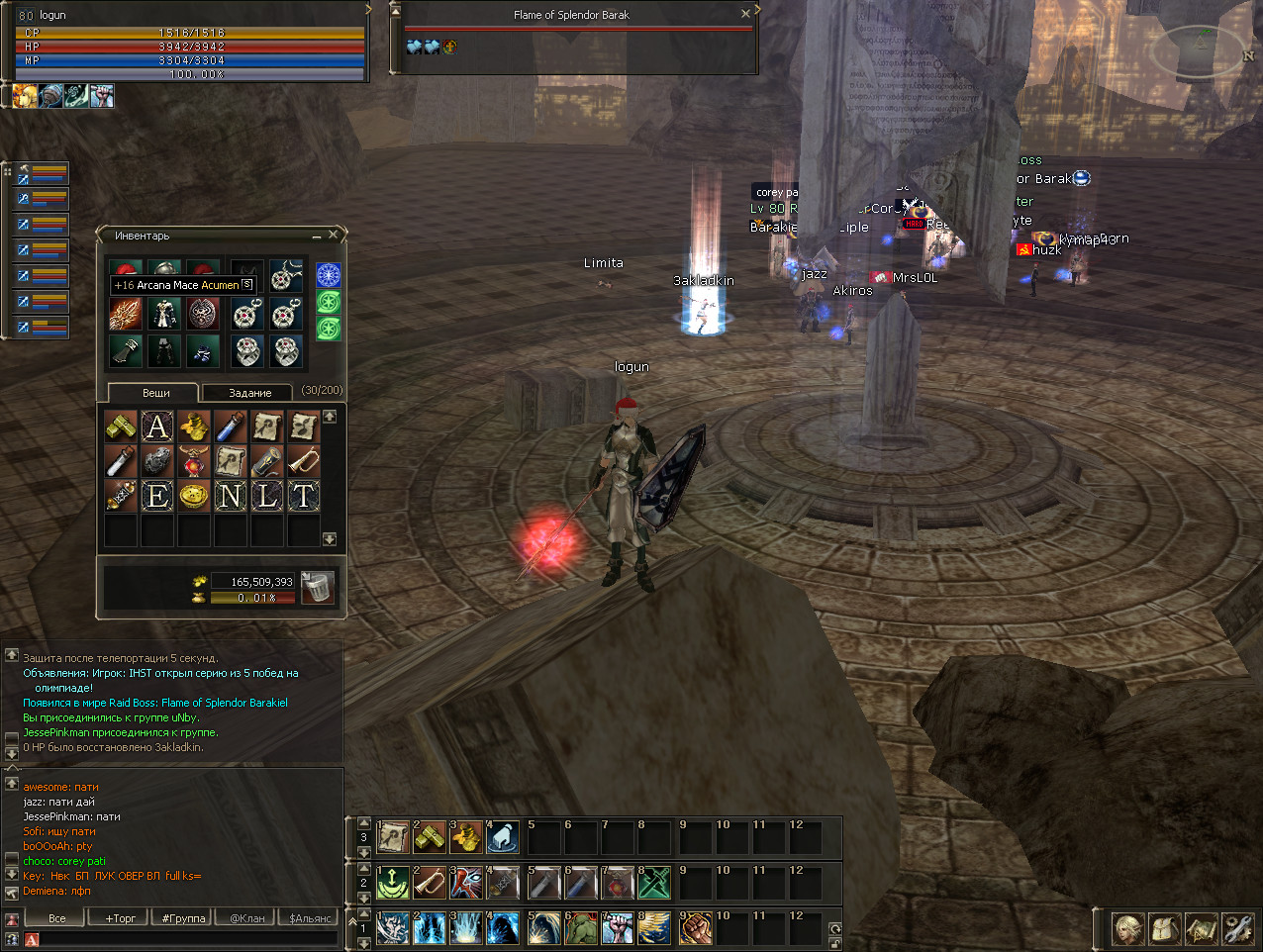The width and height of the screenshot is (1263, 952).
Task: Select the gold bars item in inventory
Action: [121, 427]
